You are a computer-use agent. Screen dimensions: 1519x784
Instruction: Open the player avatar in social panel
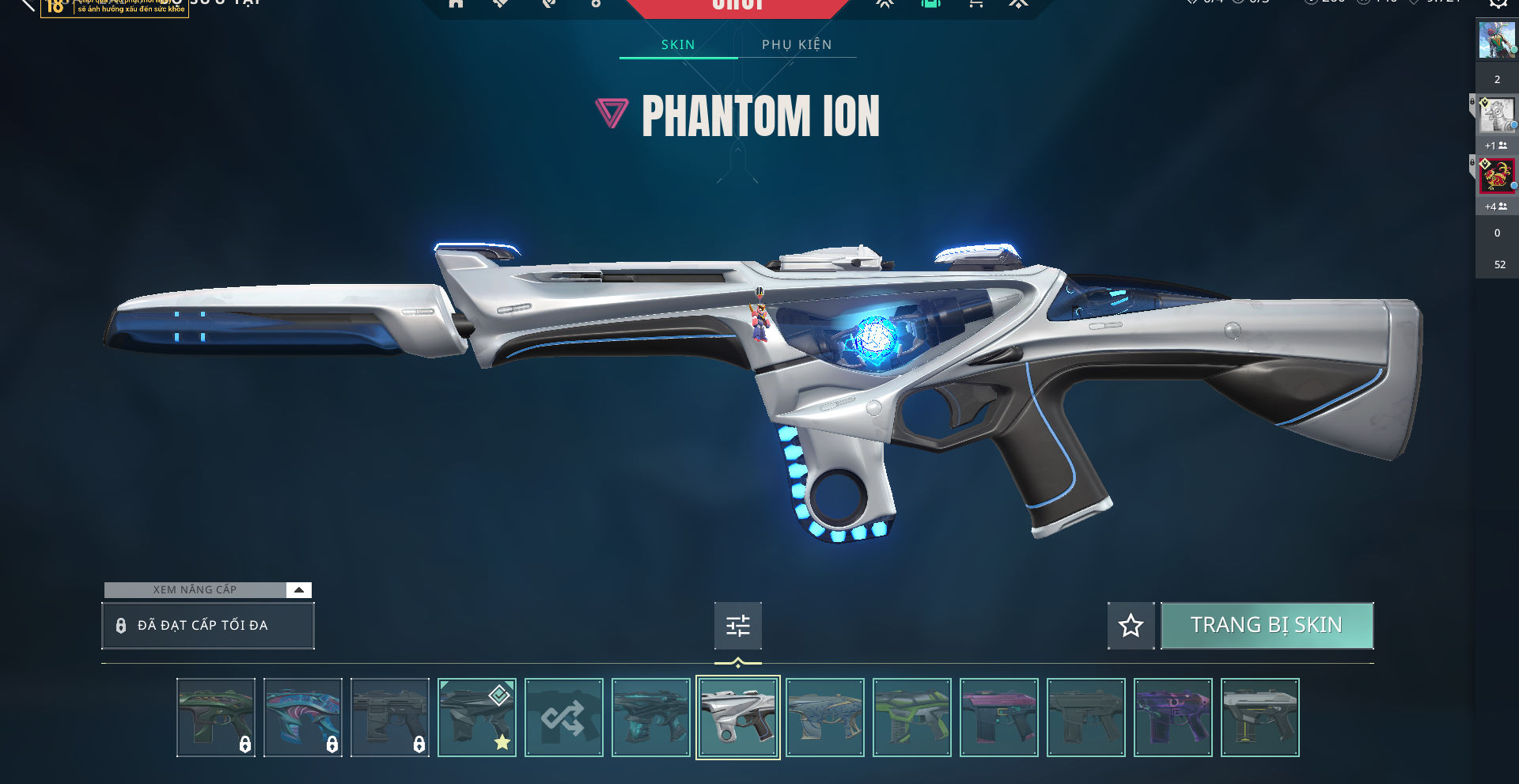click(x=1496, y=40)
